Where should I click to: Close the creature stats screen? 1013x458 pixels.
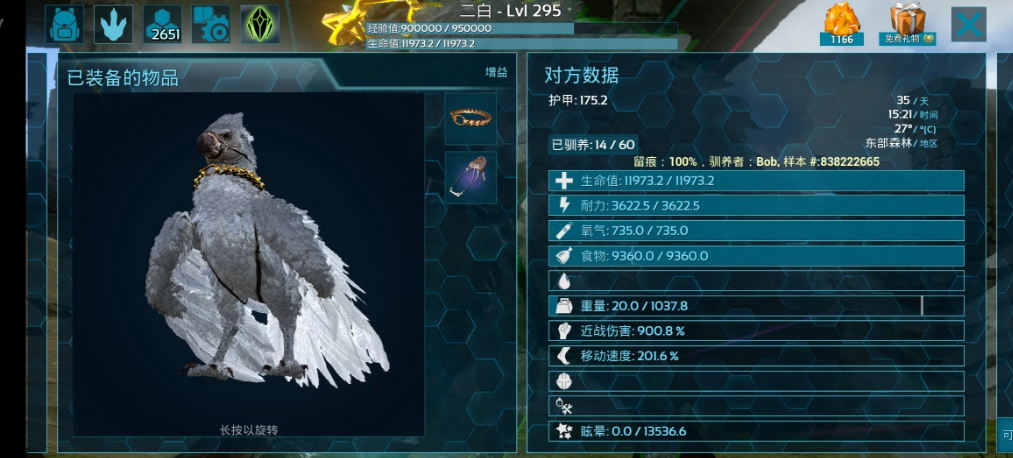(968, 24)
